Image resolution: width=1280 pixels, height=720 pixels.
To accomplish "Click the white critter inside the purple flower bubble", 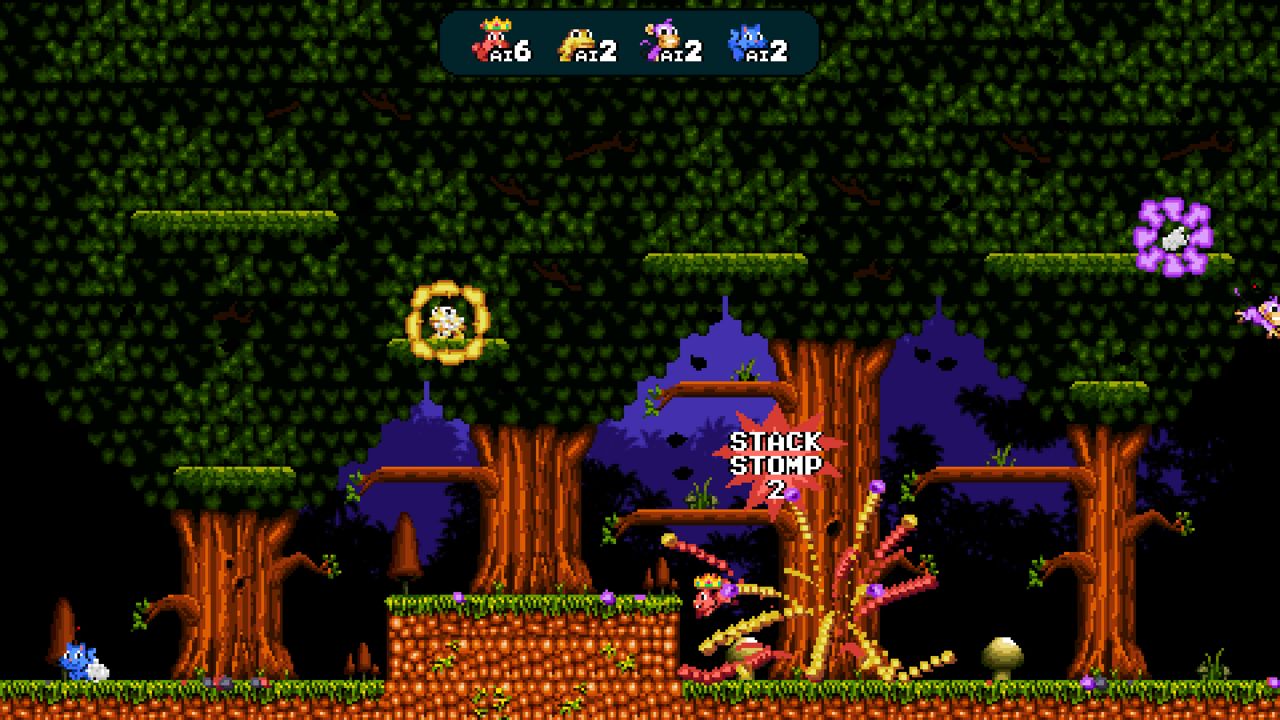I will click(x=1176, y=236).
